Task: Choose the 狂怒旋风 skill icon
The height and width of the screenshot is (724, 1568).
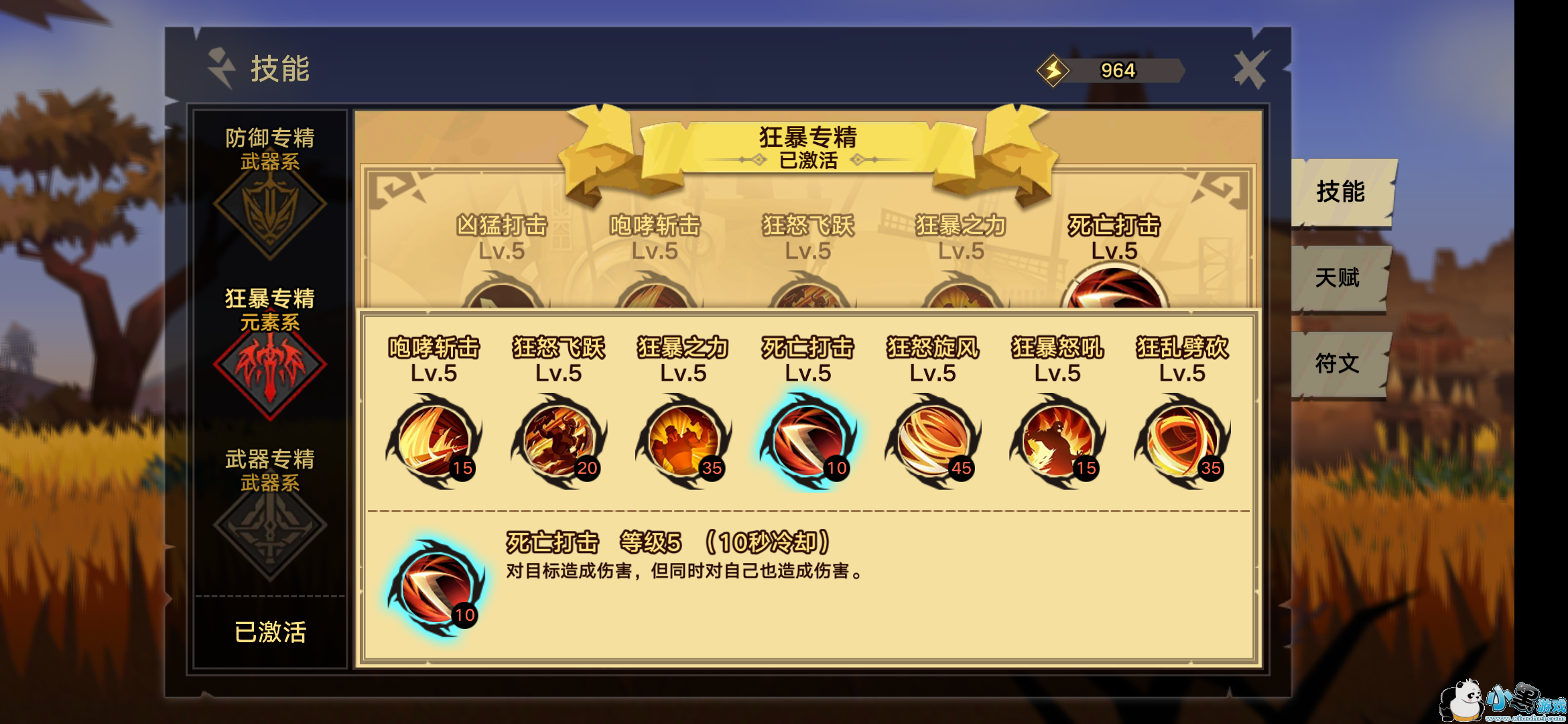Action: click(932, 442)
